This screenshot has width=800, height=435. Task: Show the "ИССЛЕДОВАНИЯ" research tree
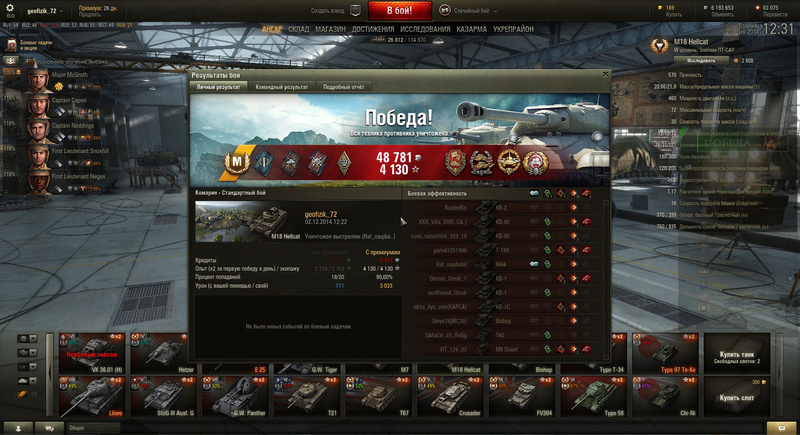point(425,29)
